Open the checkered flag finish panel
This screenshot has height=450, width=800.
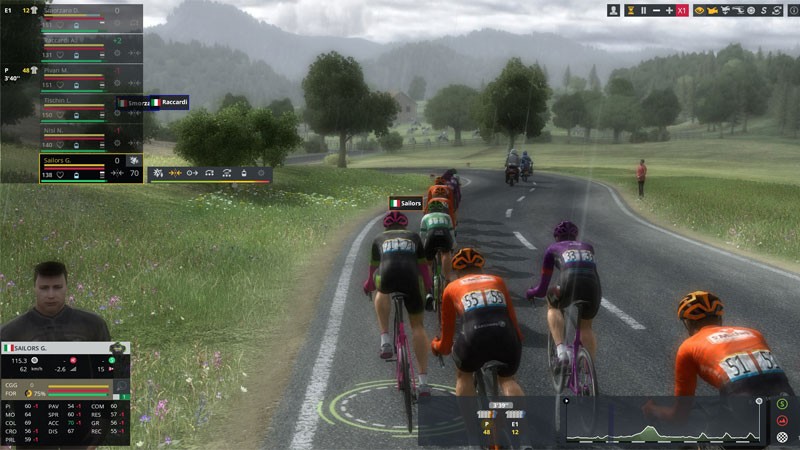(x=782, y=436)
